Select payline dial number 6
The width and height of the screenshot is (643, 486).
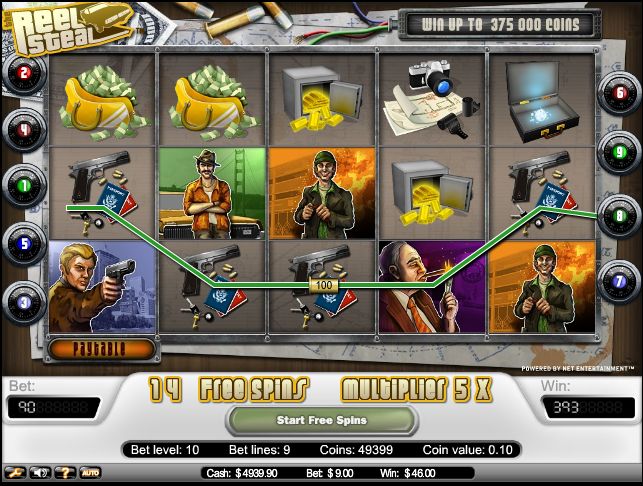tap(619, 95)
